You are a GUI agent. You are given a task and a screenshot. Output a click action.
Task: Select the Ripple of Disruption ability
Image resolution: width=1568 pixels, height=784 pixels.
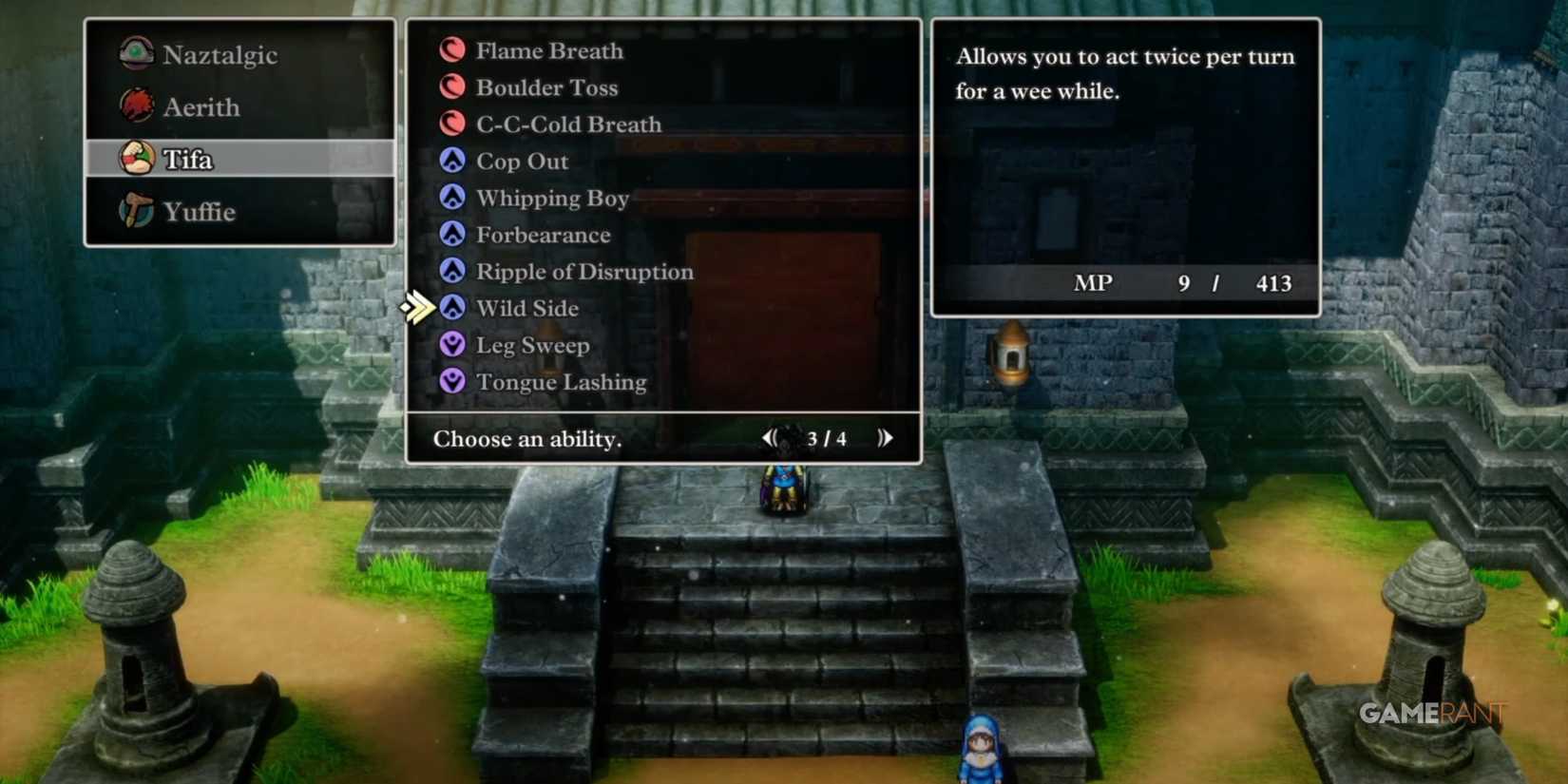tap(584, 272)
